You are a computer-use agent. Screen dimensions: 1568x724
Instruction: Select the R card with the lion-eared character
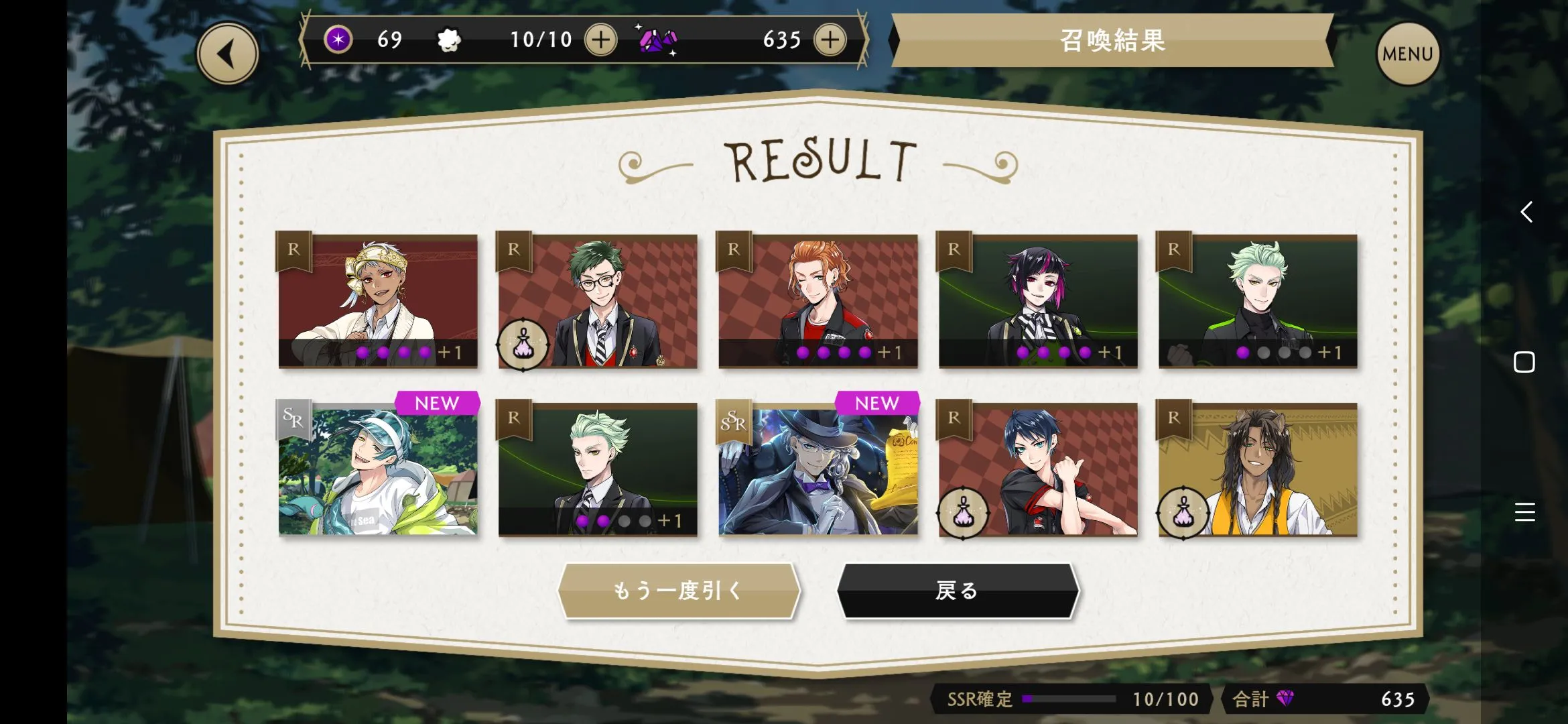pyautogui.click(x=1258, y=469)
